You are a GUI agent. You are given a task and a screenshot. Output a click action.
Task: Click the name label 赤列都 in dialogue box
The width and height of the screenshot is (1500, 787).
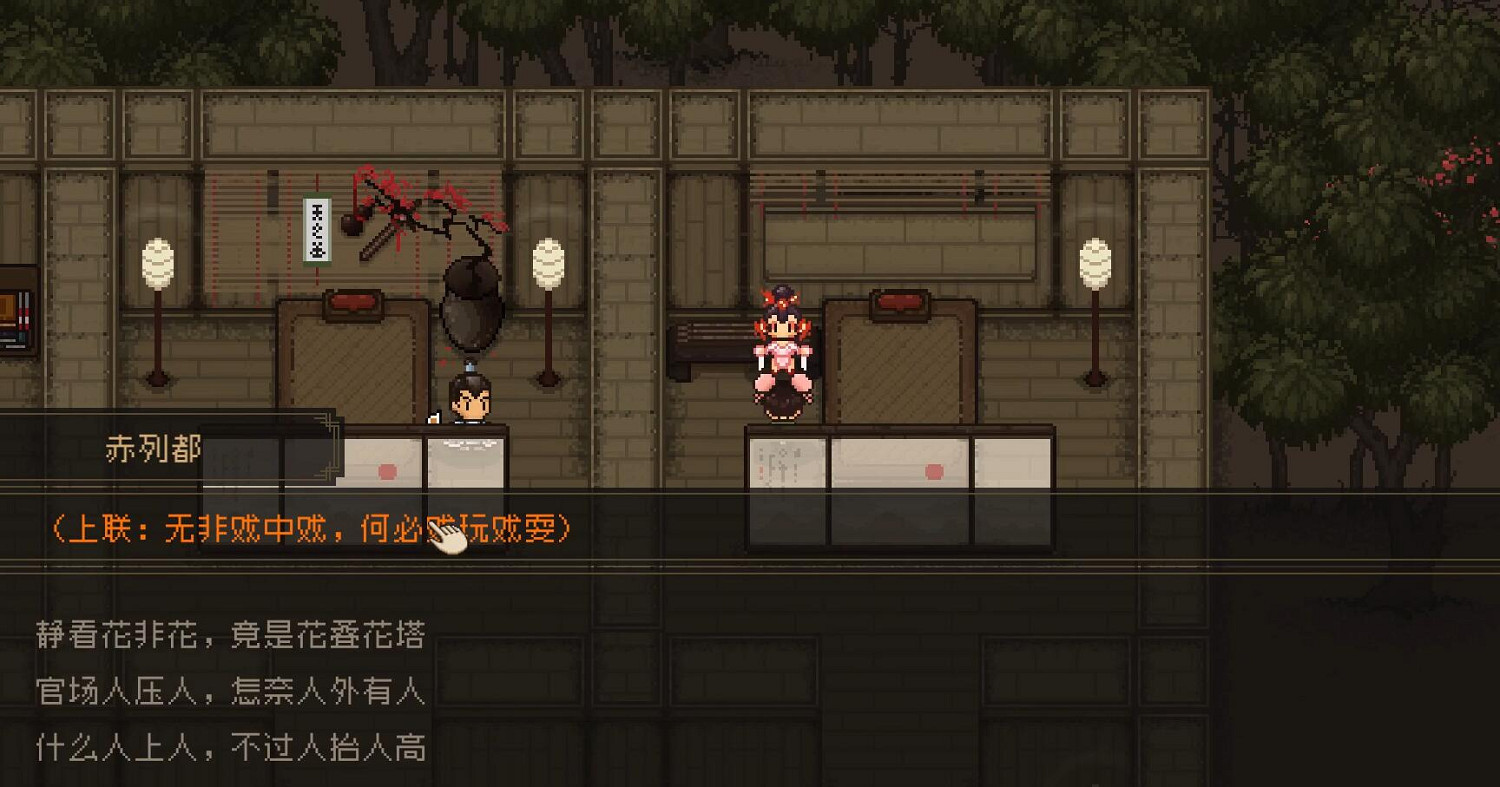[153, 450]
